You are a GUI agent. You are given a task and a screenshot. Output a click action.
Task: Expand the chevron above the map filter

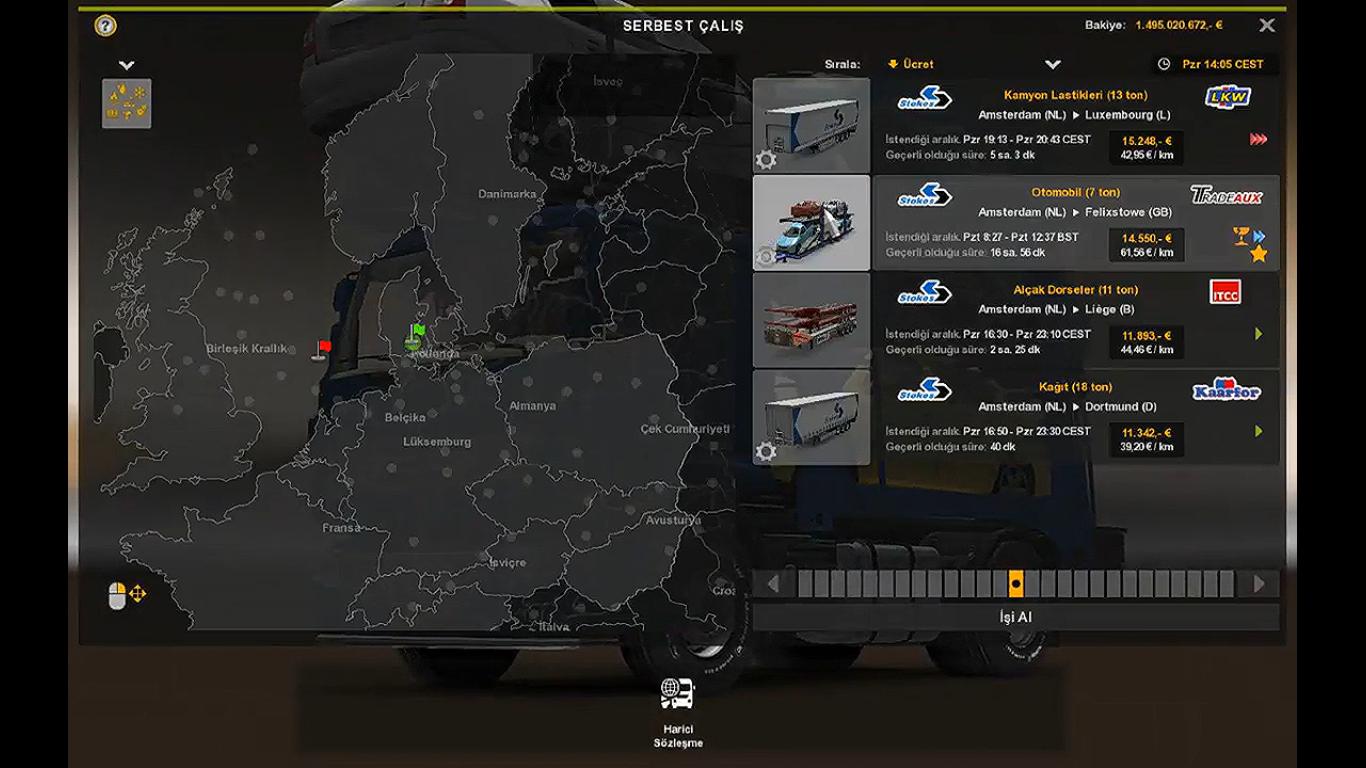(x=126, y=65)
